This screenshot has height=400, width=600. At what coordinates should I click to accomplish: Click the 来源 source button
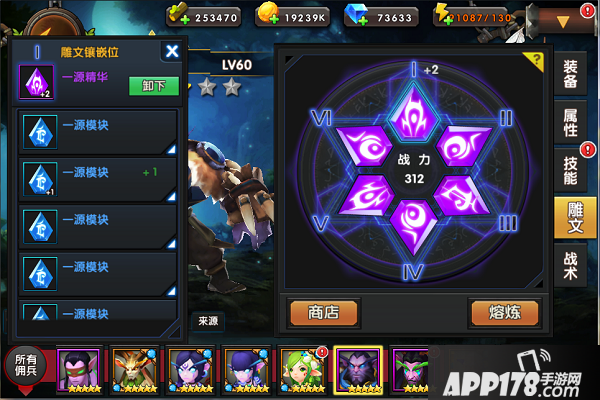[208, 322]
